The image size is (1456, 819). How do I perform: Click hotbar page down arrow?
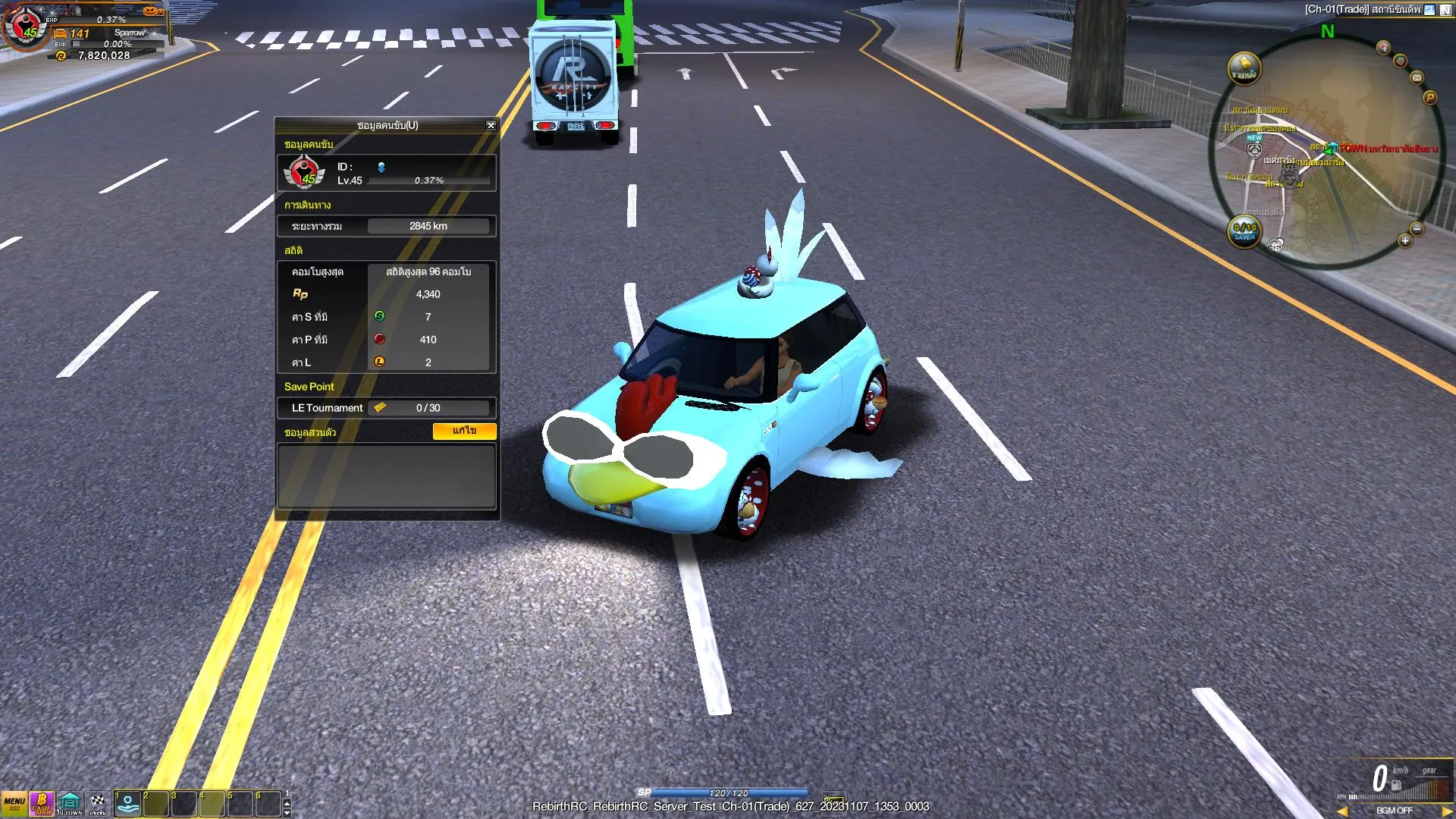click(287, 812)
